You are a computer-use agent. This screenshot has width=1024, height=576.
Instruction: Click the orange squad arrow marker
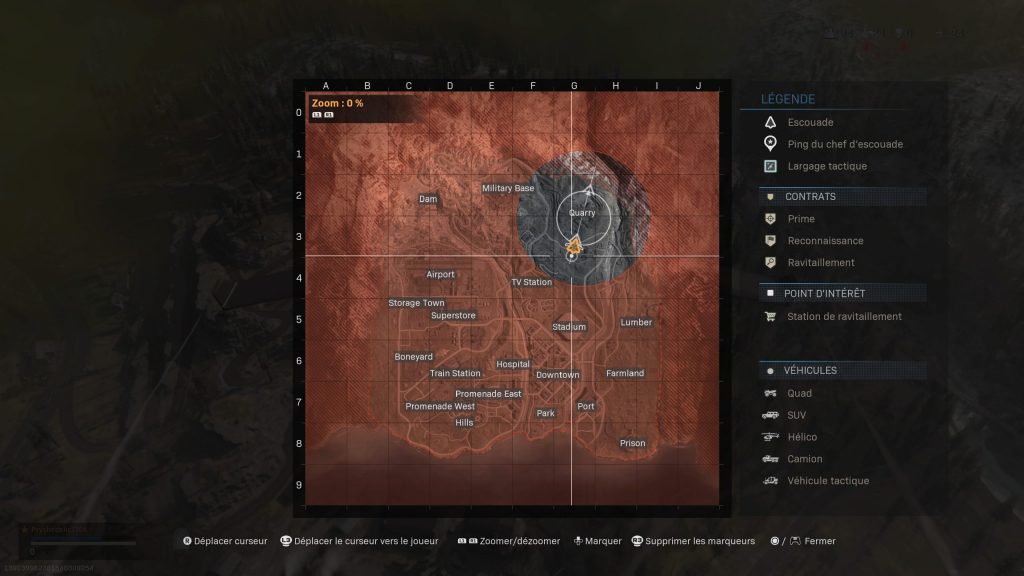click(574, 243)
